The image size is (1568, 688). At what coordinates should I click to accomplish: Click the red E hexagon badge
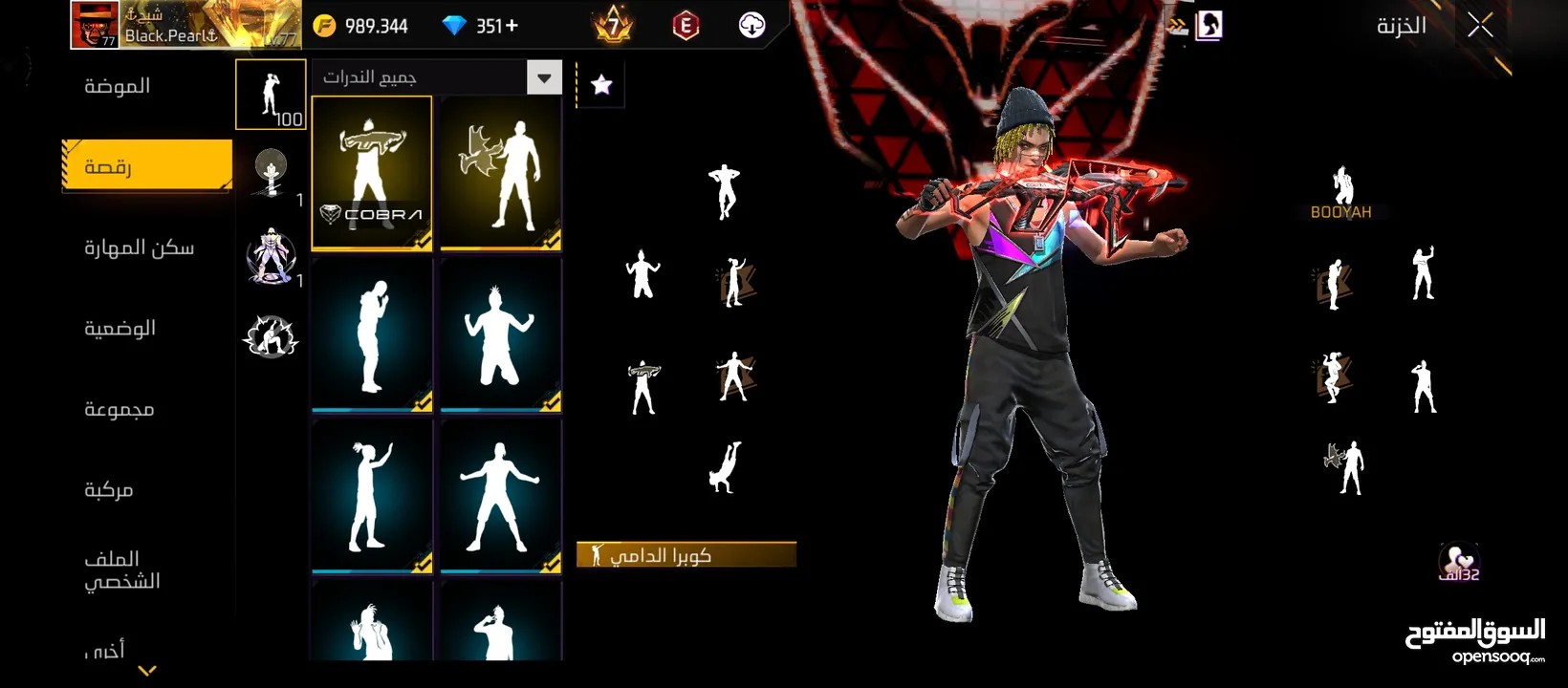[686, 26]
